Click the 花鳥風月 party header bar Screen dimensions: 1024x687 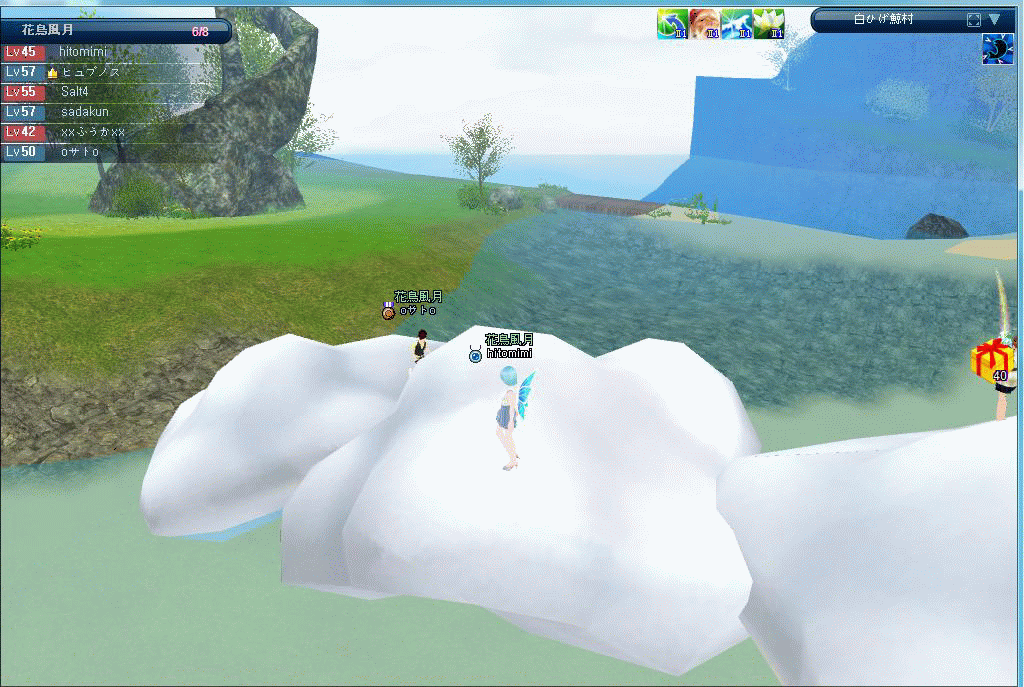[x=115, y=31]
